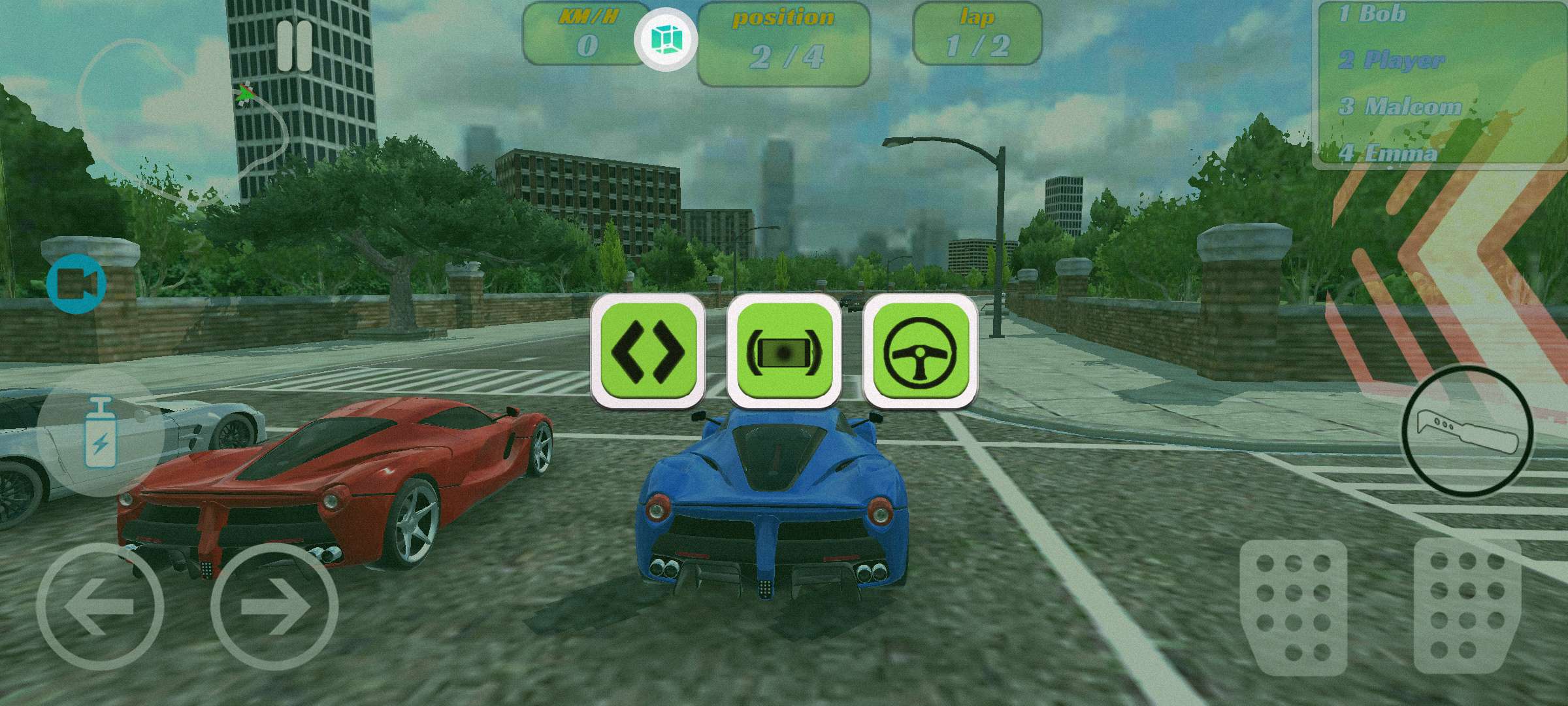Screen dimensions: 1568x706
Task: Pause the race
Action: (x=294, y=46)
